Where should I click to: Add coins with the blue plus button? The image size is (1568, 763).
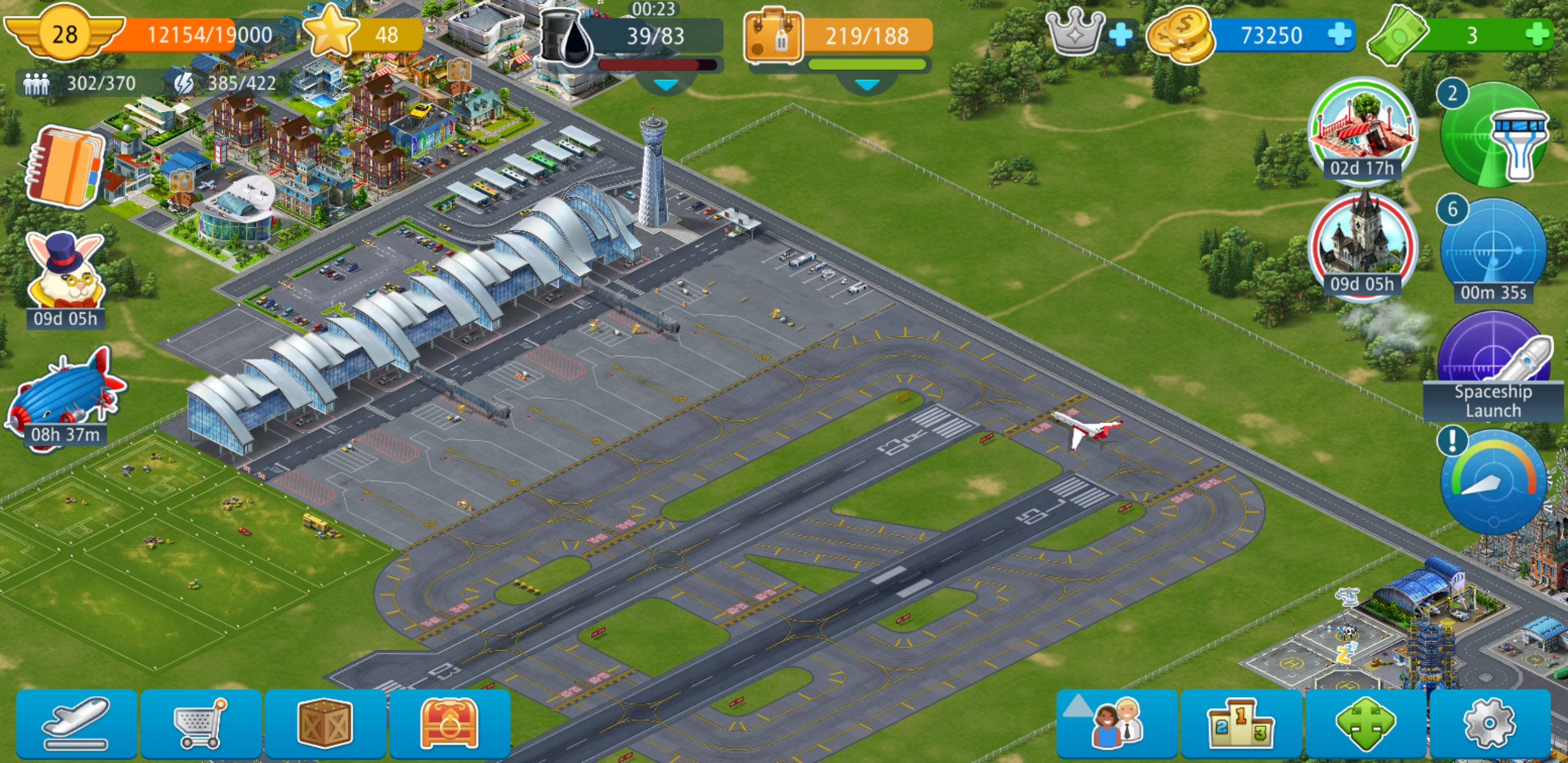(1339, 34)
